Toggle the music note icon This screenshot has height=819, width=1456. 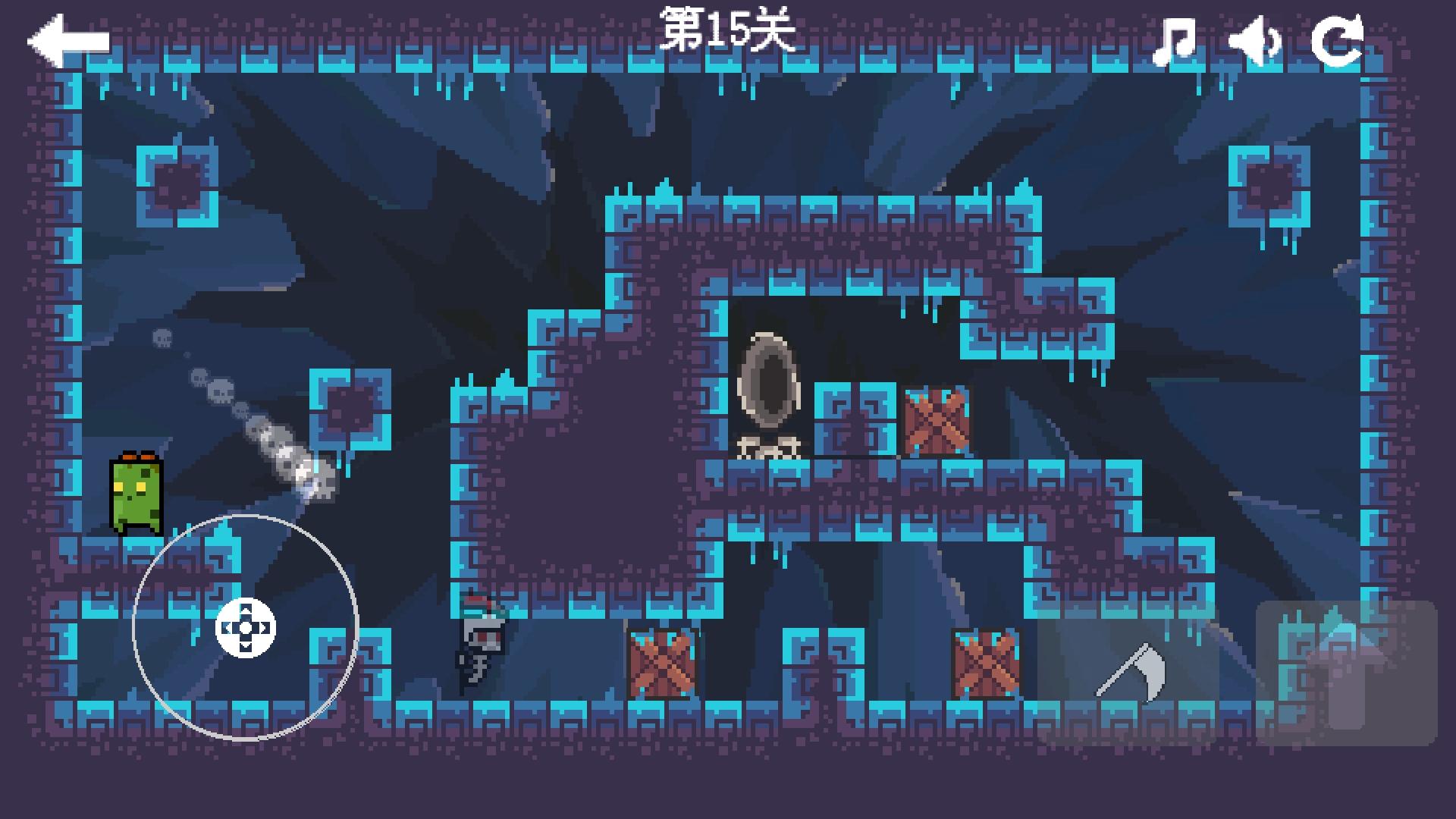(x=1174, y=42)
